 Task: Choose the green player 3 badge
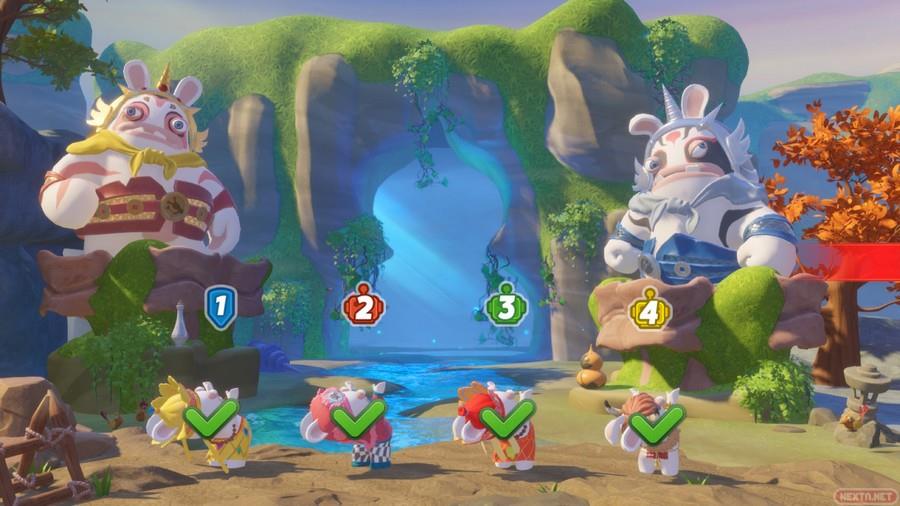[505, 306]
